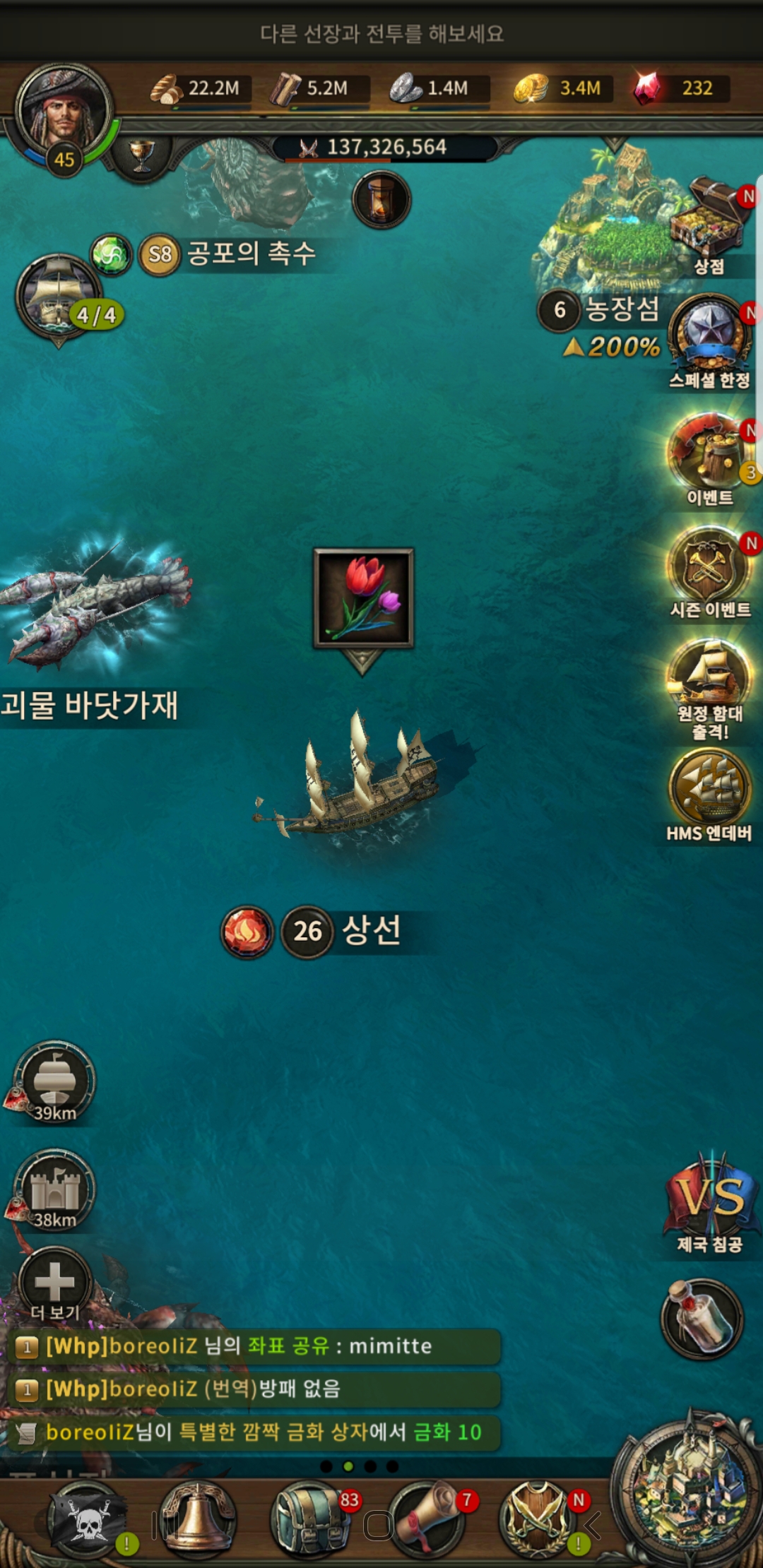Expand shortcuts with 더 보기 plus button
The width and height of the screenshot is (763, 1568).
(54, 1281)
